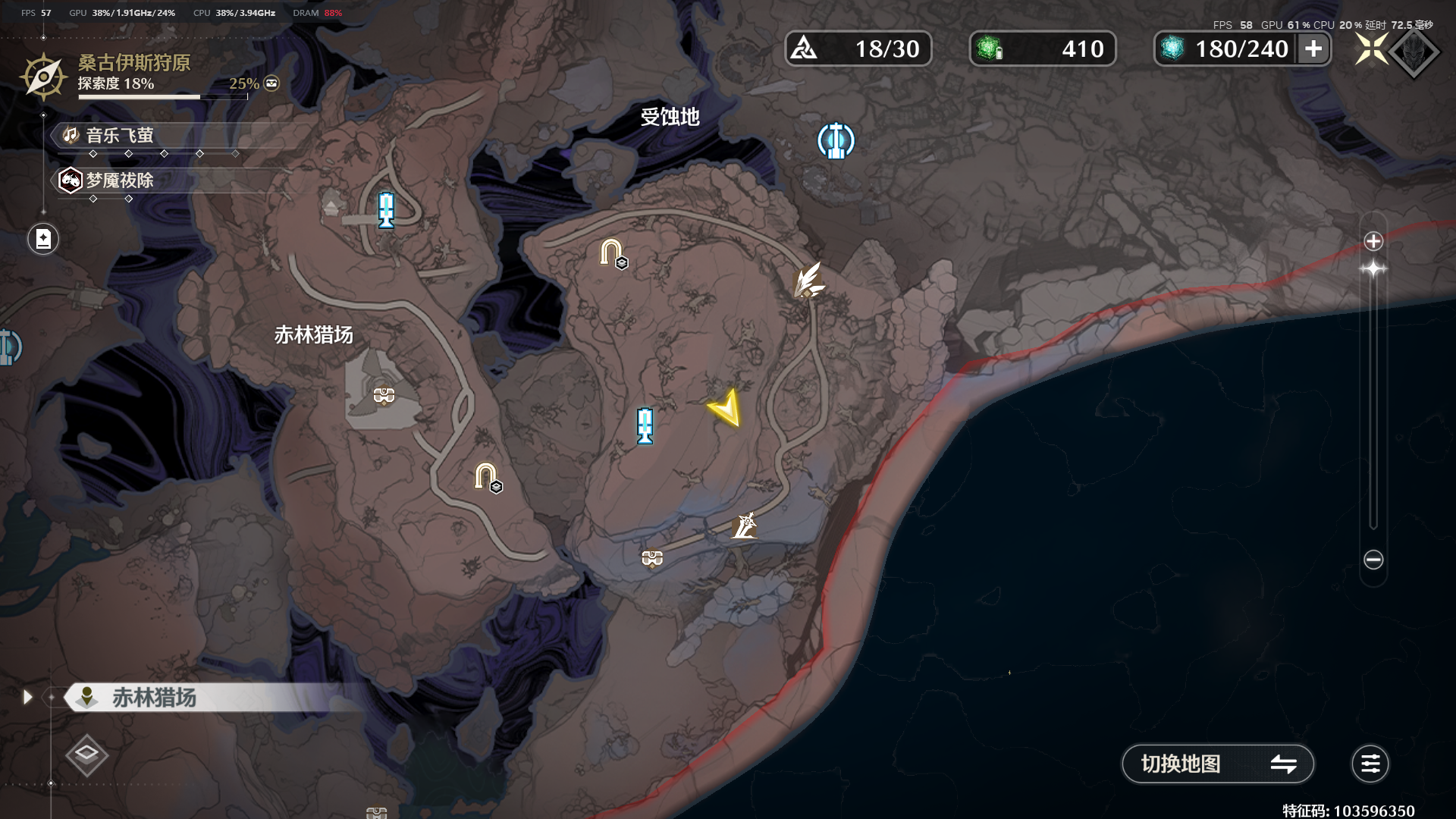Toggle the map layer diamond icon
Viewport: 1456px width, 819px height.
86,754
